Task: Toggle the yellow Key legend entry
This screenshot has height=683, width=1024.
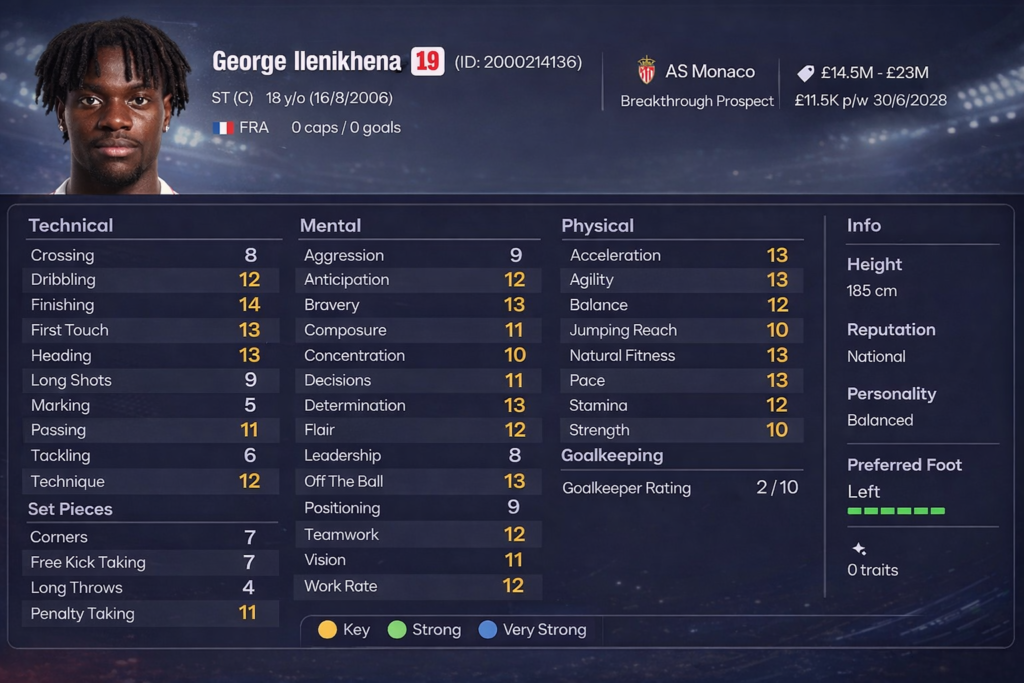Action: [x=344, y=630]
